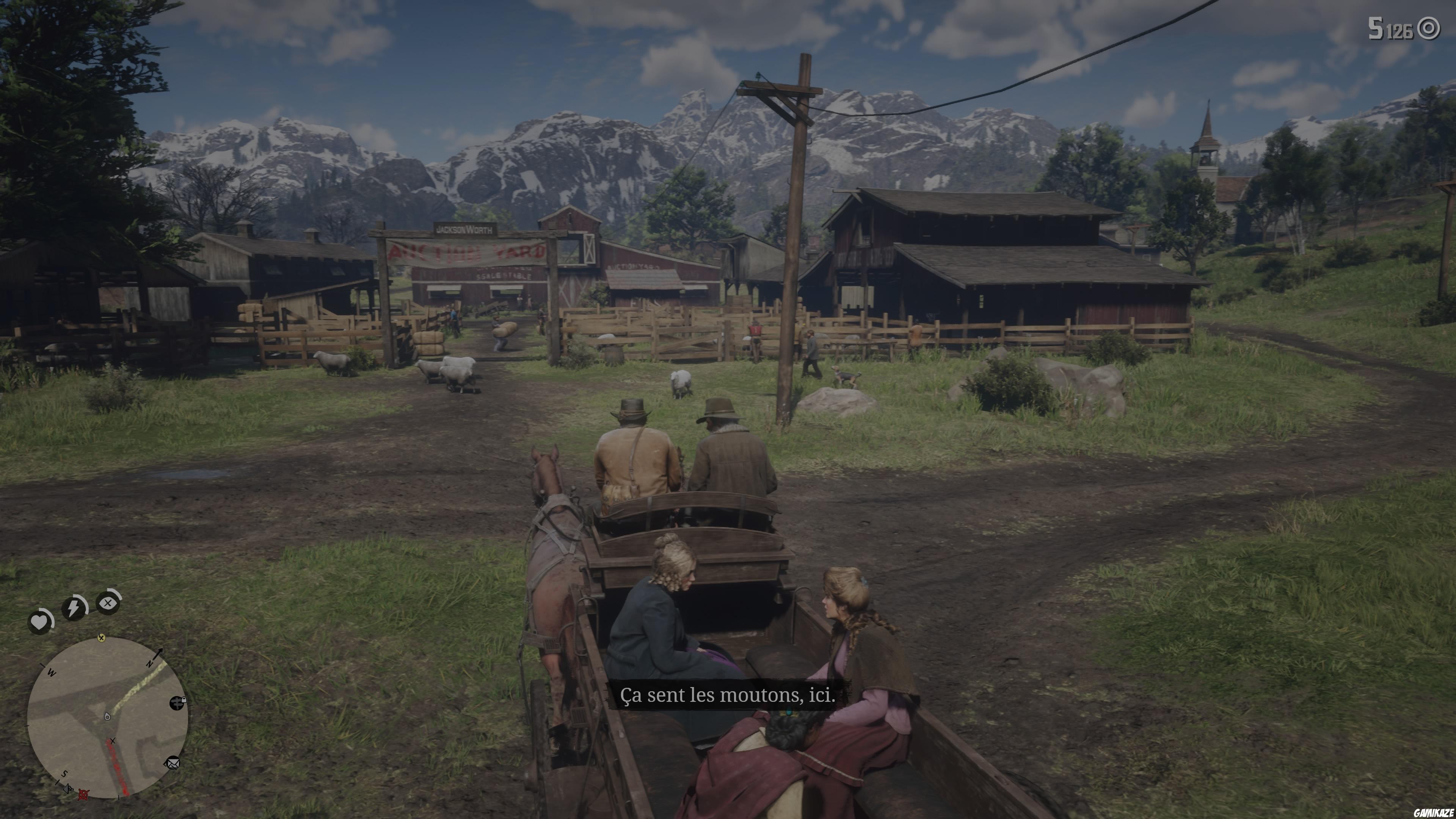
Task: Open the mail letter icon on the minimap
Action: [173, 764]
